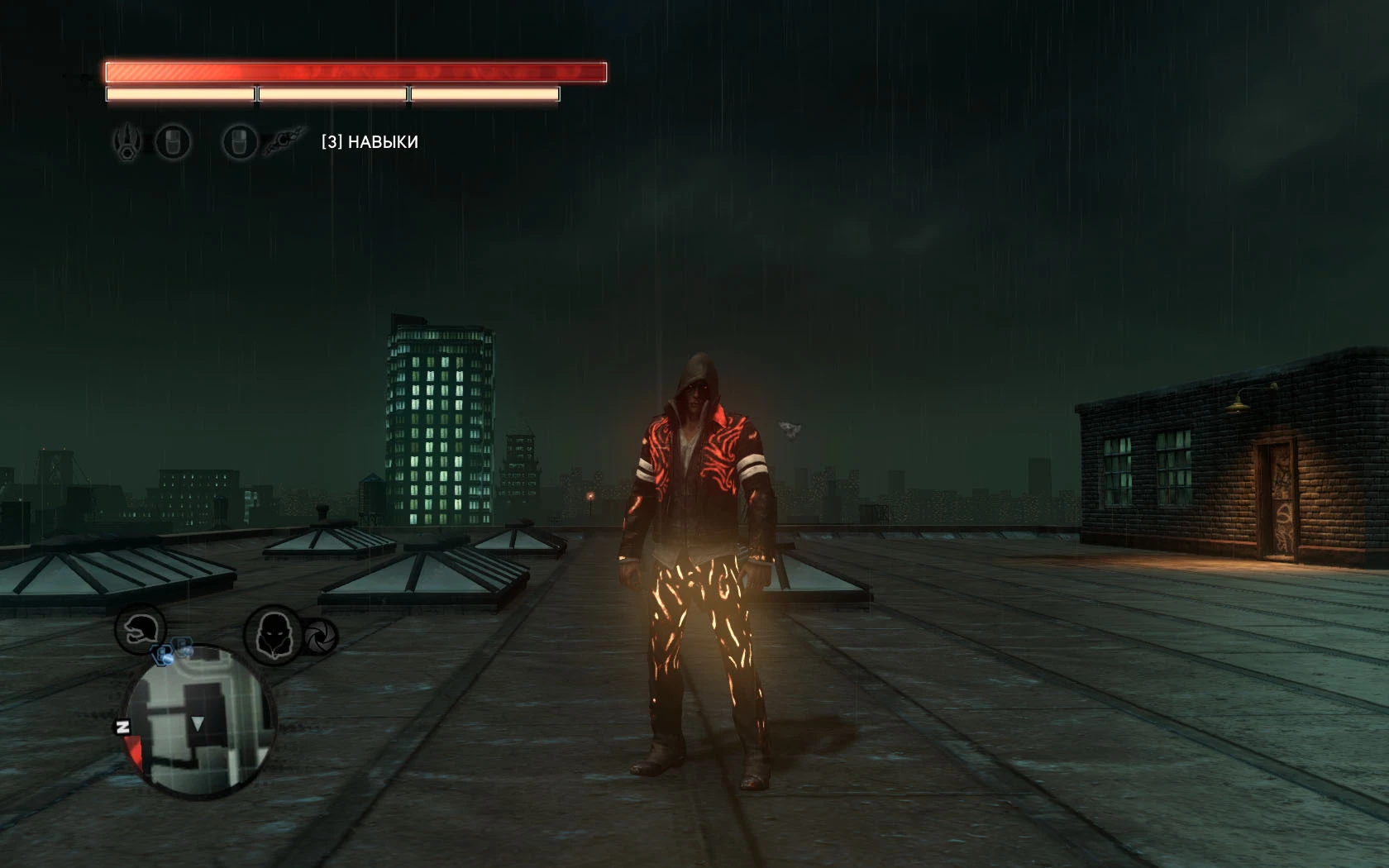Click the second mouse-button attack icon
Screen dimensions: 1389x868
tap(238, 142)
